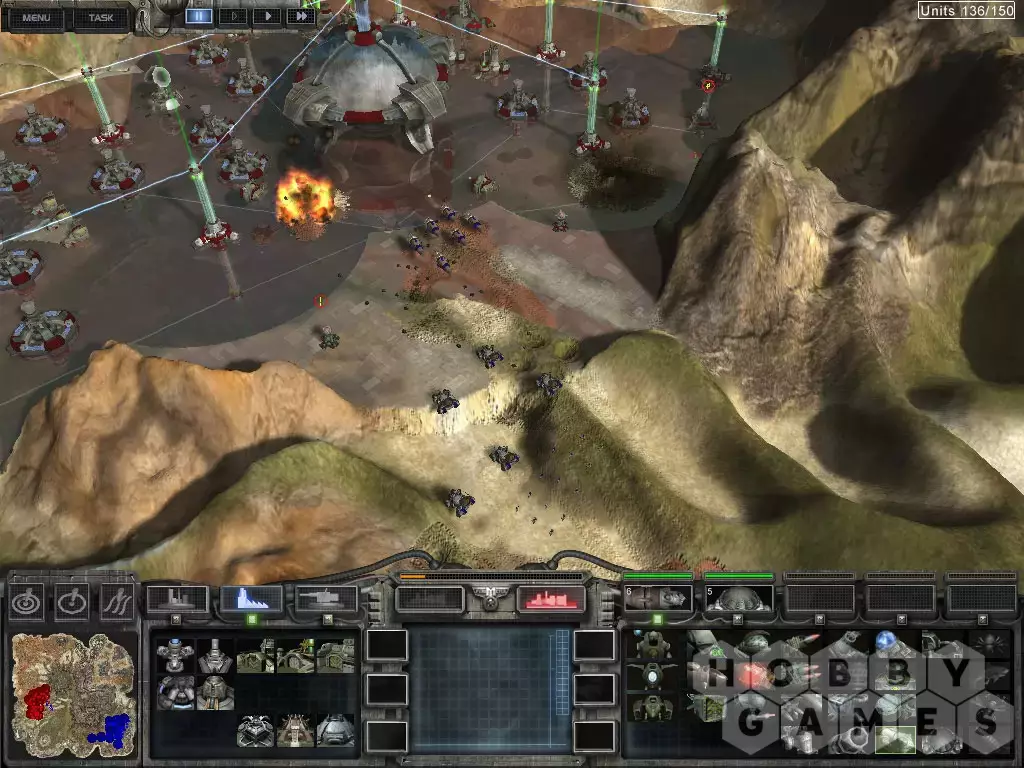Select squad group number 5

[x=738, y=598]
